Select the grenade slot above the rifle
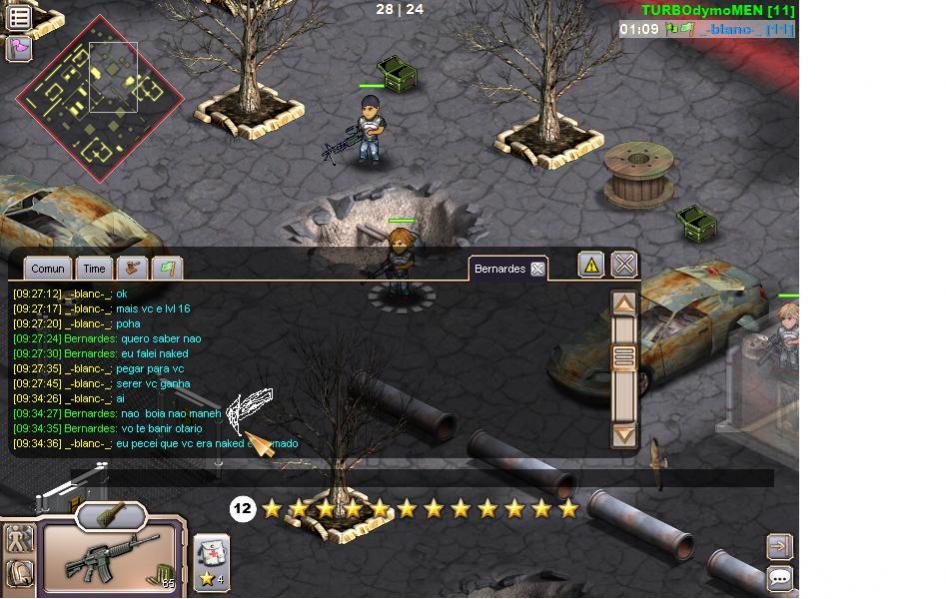The image size is (946, 599). coord(111,515)
